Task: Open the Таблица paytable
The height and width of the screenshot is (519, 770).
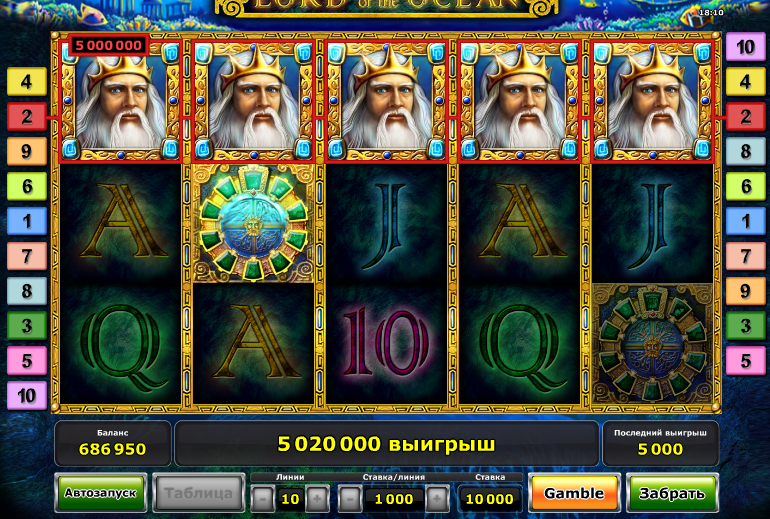Action: pos(198,493)
